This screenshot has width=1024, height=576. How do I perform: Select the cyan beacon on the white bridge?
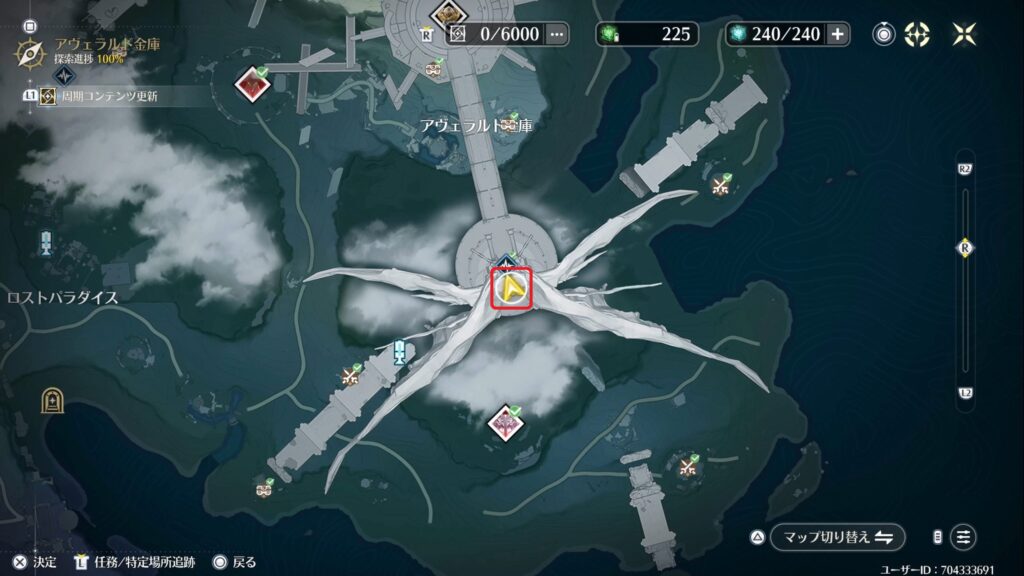[400, 352]
